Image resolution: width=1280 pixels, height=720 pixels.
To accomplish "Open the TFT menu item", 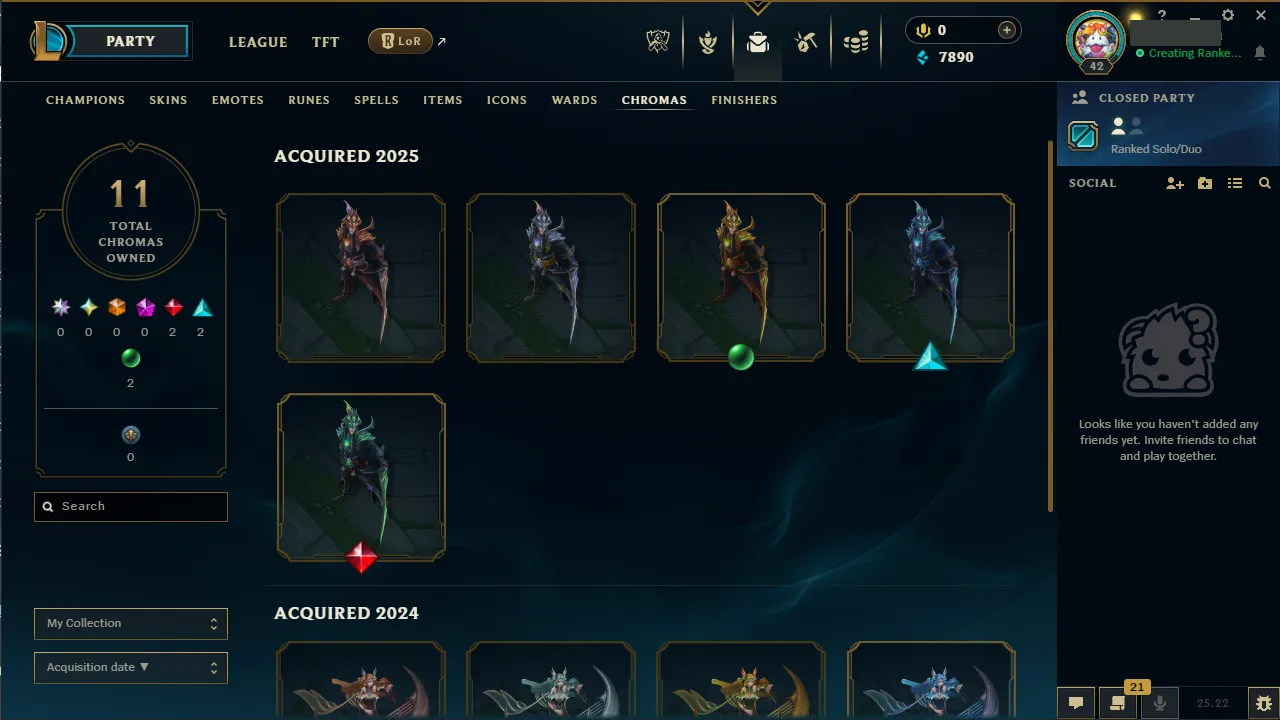I will tap(325, 42).
